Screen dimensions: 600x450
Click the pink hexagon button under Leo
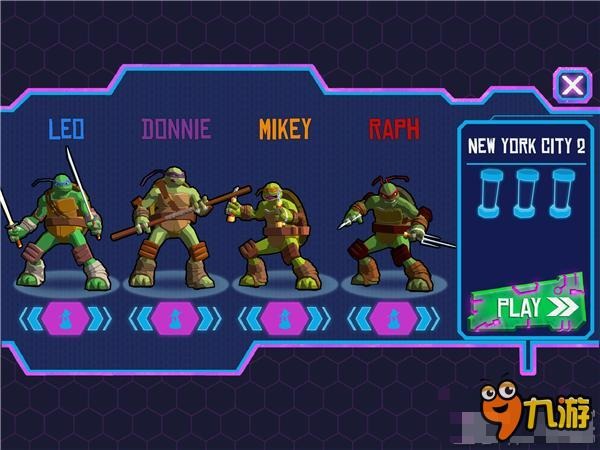(66, 318)
